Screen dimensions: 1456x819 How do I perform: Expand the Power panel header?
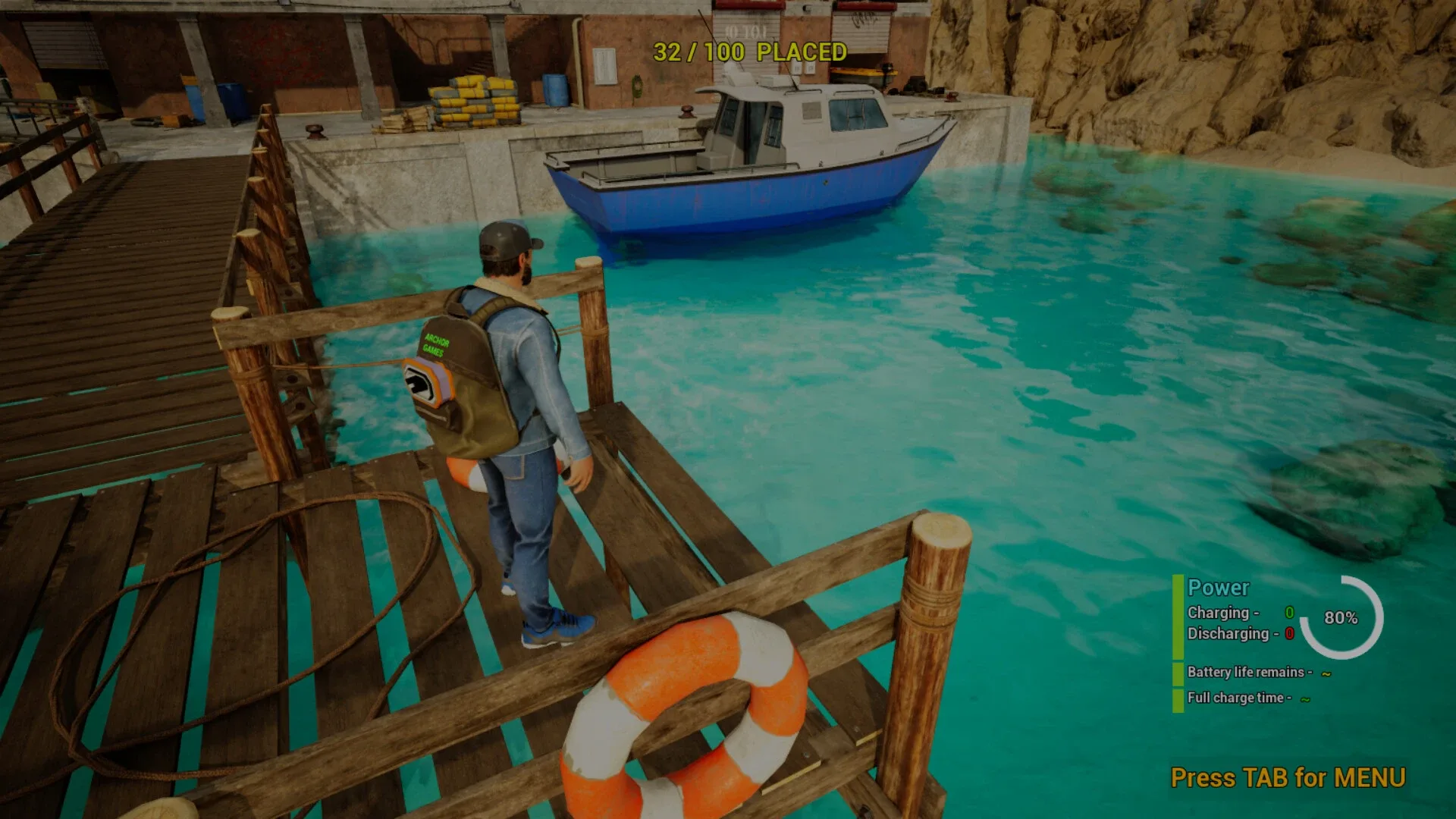click(1218, 588)
